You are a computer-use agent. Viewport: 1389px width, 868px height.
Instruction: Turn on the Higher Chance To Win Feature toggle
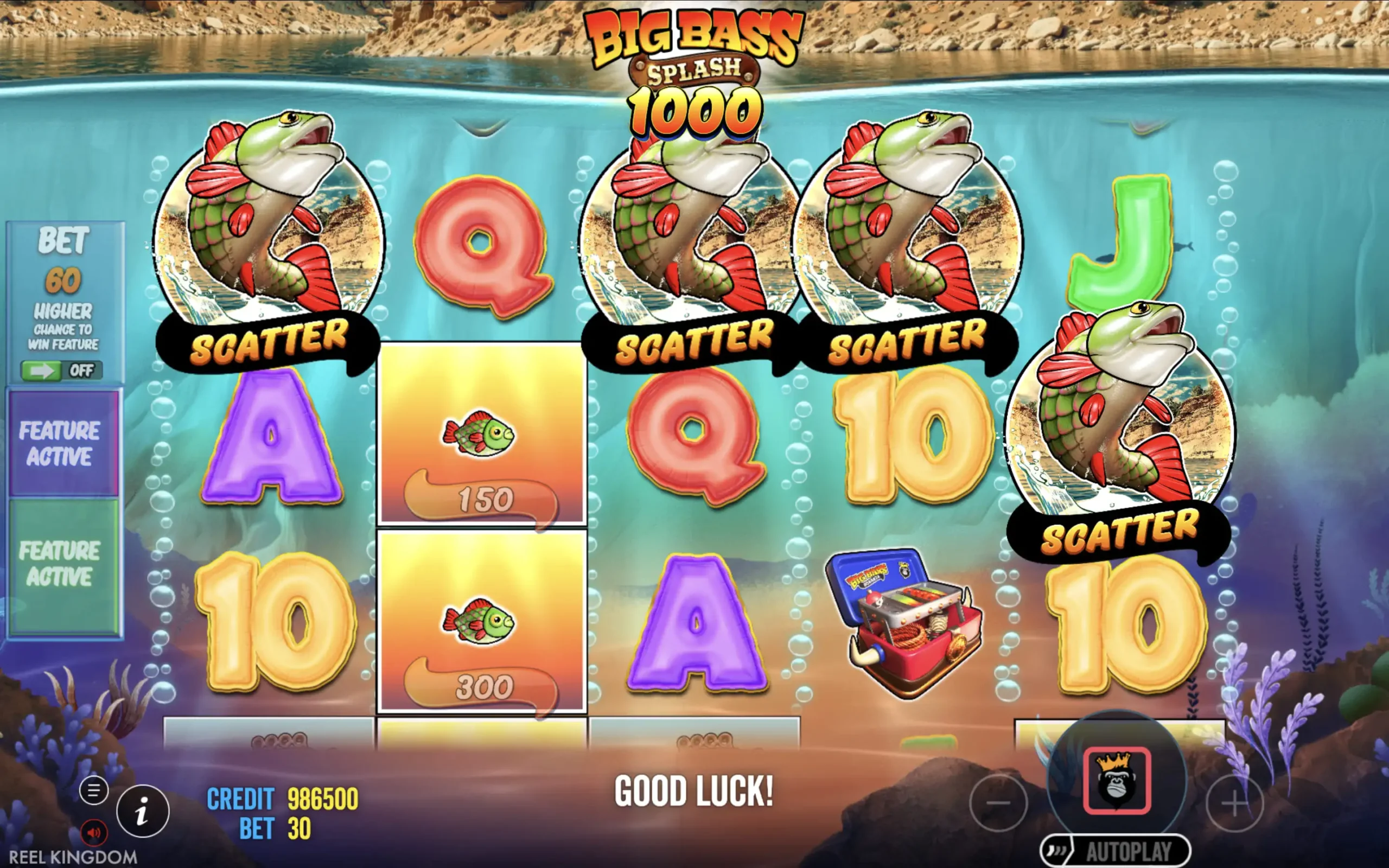(x=61, y=369)
